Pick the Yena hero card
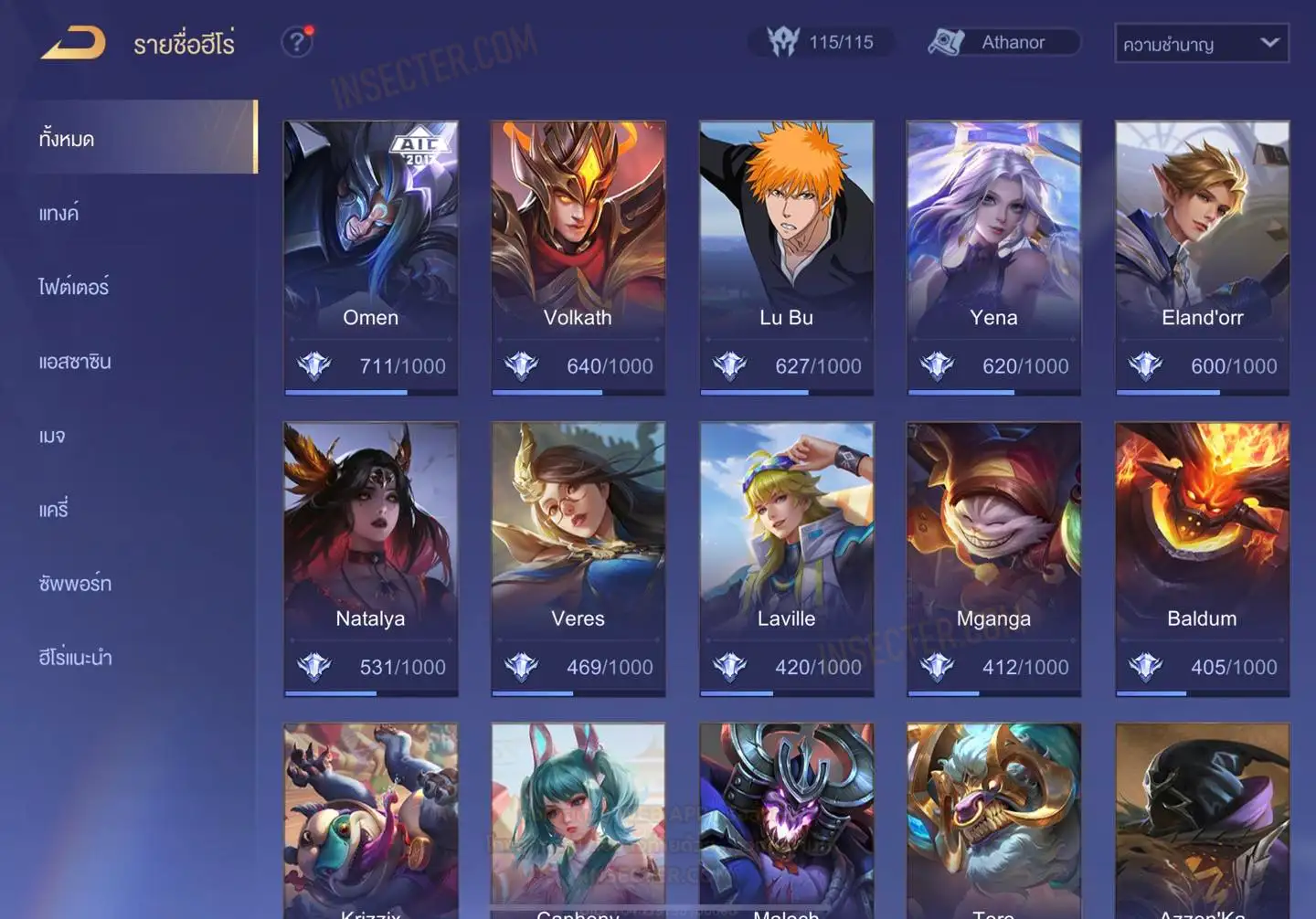1316x919 pixels. point(993,258)
